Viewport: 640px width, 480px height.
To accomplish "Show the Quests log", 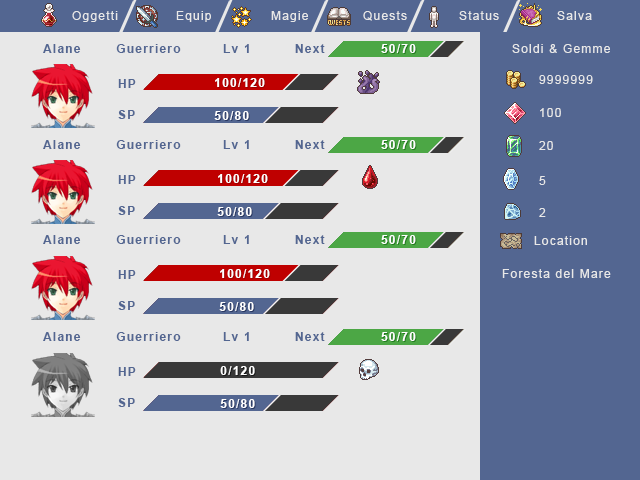I will click(x=370, y=16).
